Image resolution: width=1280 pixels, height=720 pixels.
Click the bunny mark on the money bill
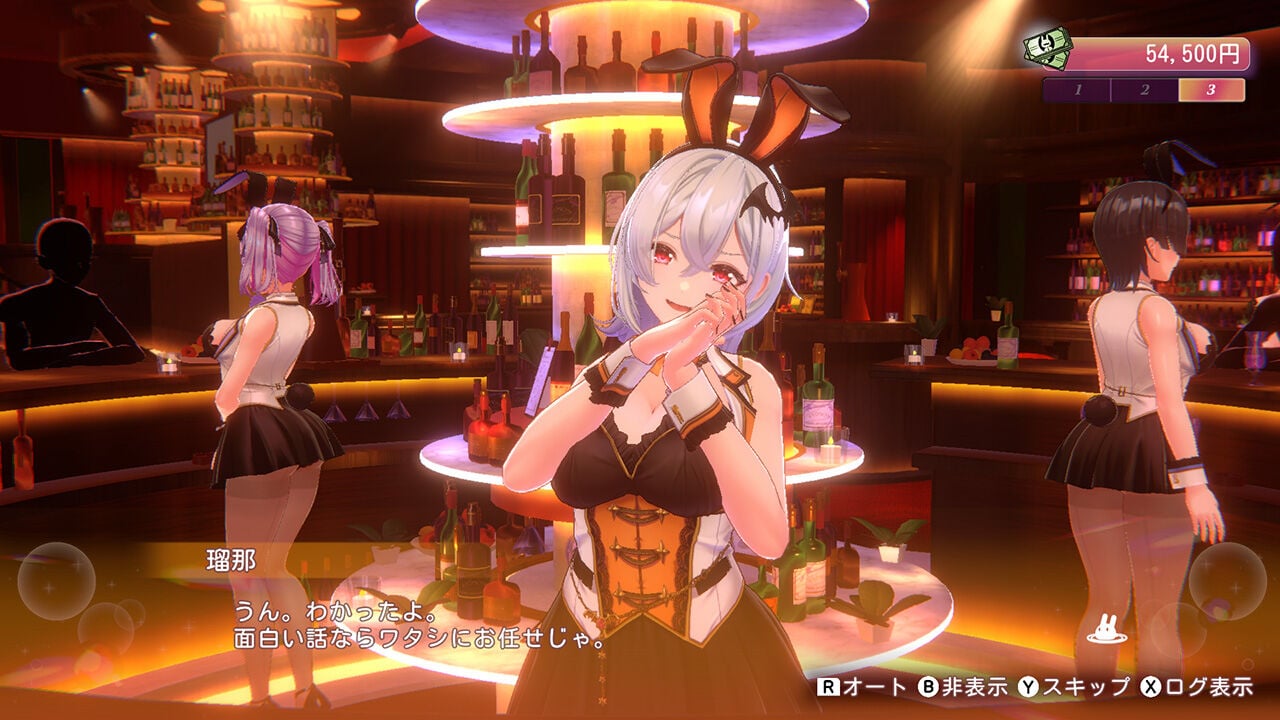(x=1048, y=45)
